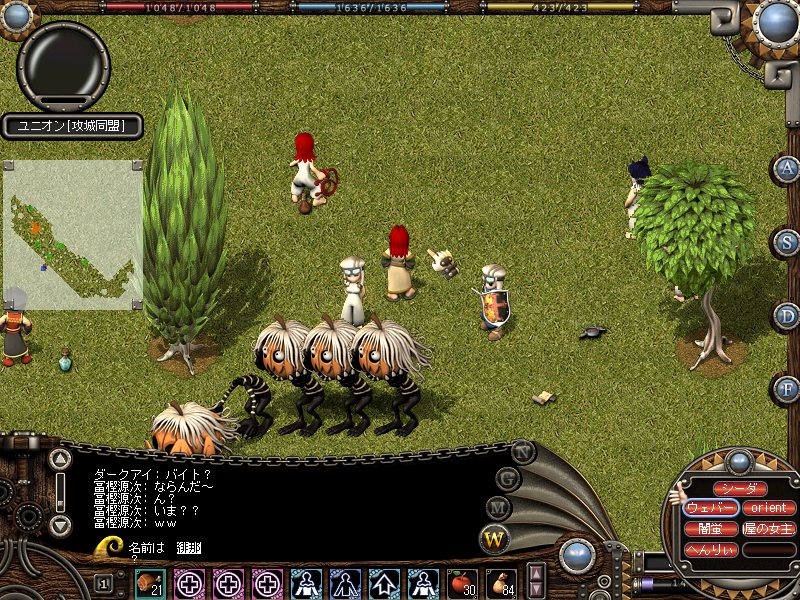Open the minimap overlay
The width and height of the screenshot is (800, 600).
point(72,234)
